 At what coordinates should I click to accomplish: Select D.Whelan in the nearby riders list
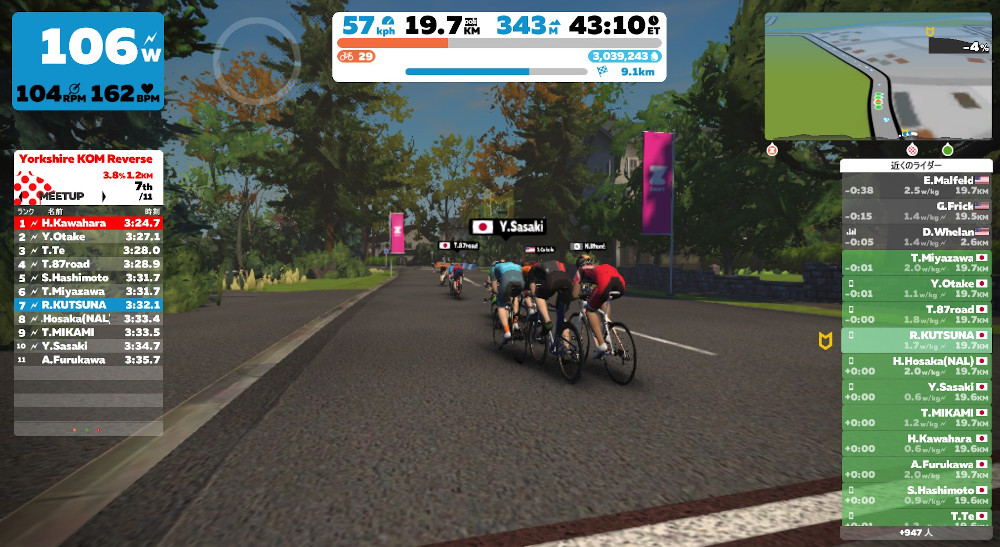click(915, 237)
